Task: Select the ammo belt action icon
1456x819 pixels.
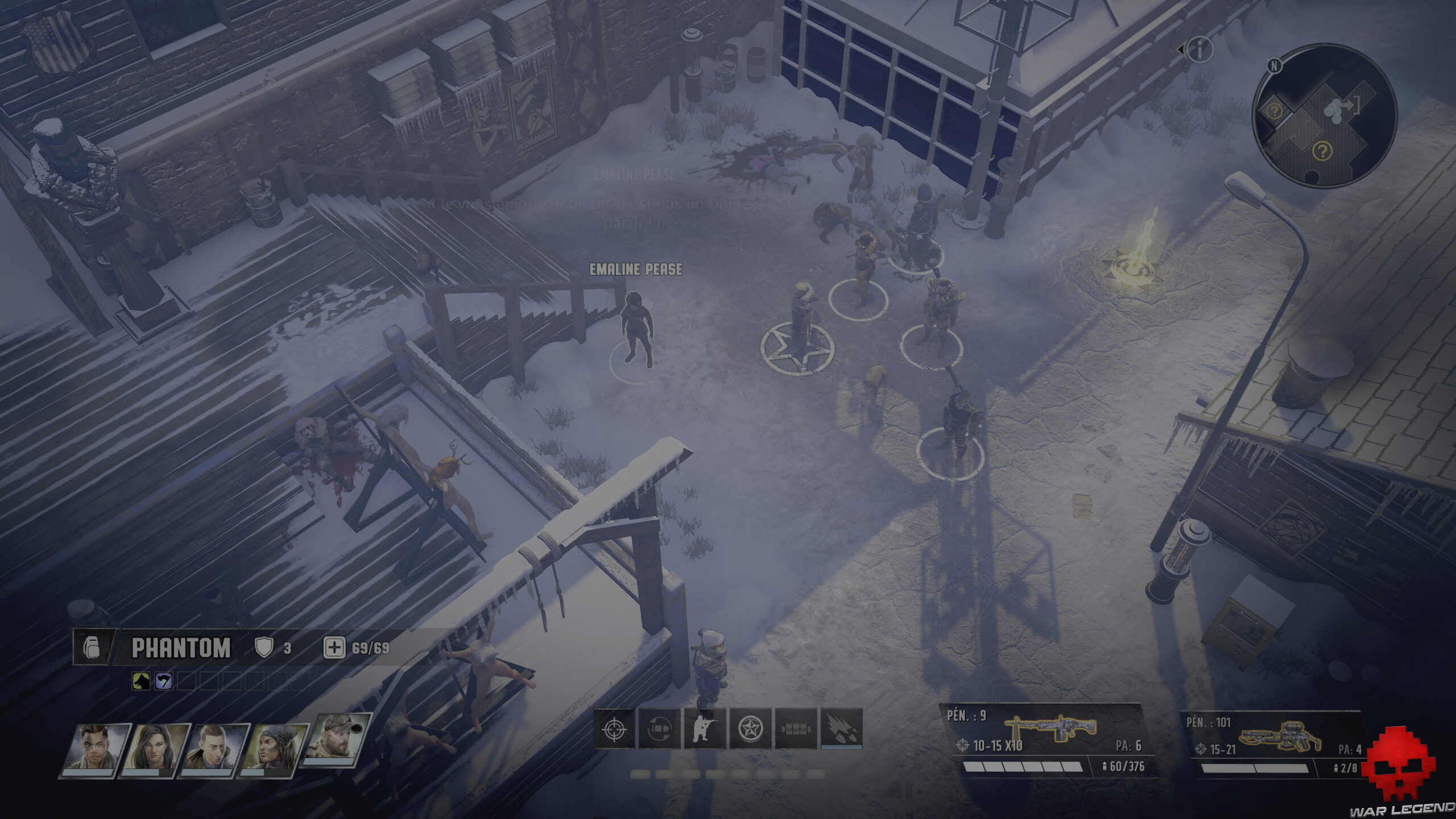Action: [x=796, y=729]
